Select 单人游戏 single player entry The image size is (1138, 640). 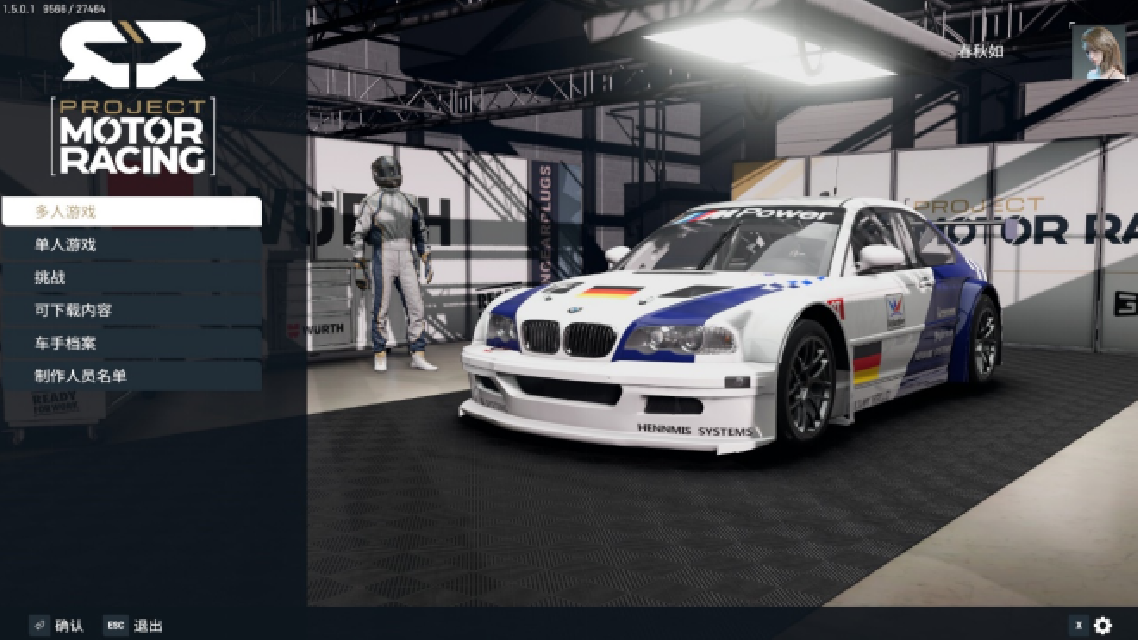tap(131, 244)
